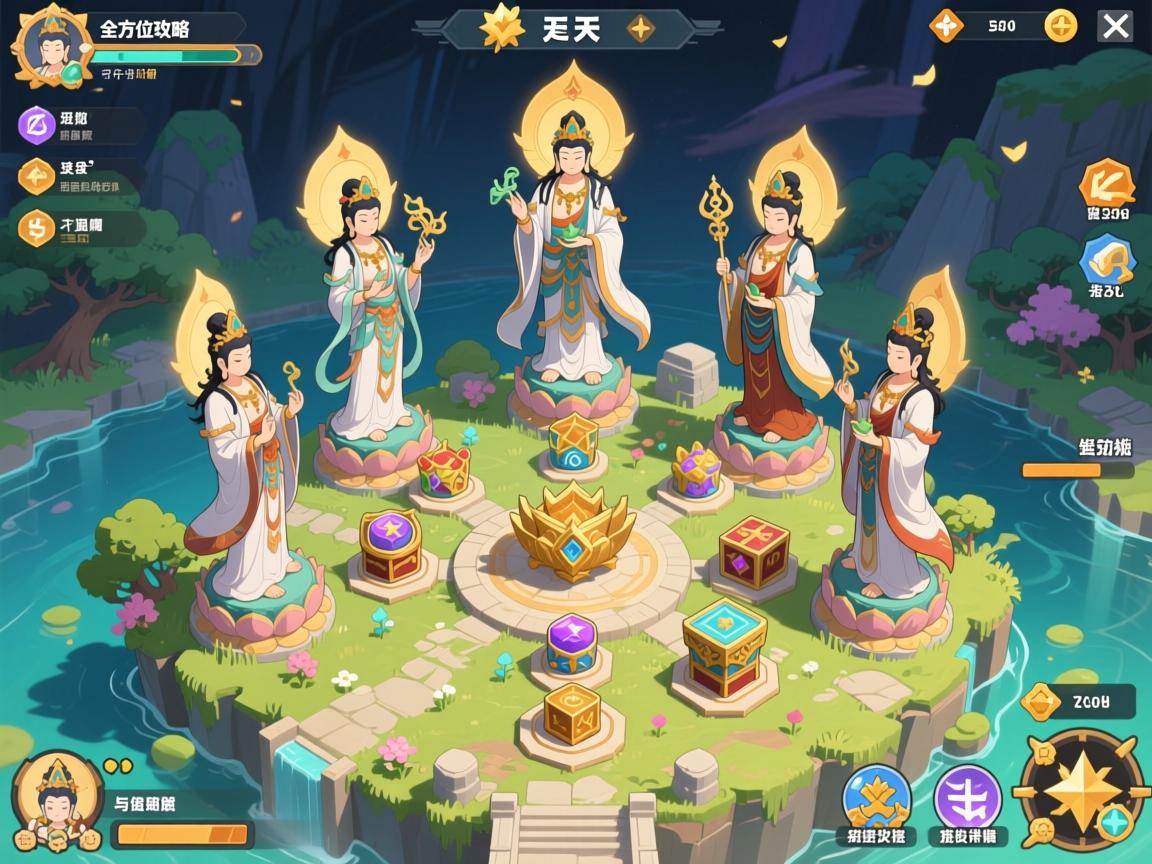Open the orange up-arrow side menu entry

38,177
